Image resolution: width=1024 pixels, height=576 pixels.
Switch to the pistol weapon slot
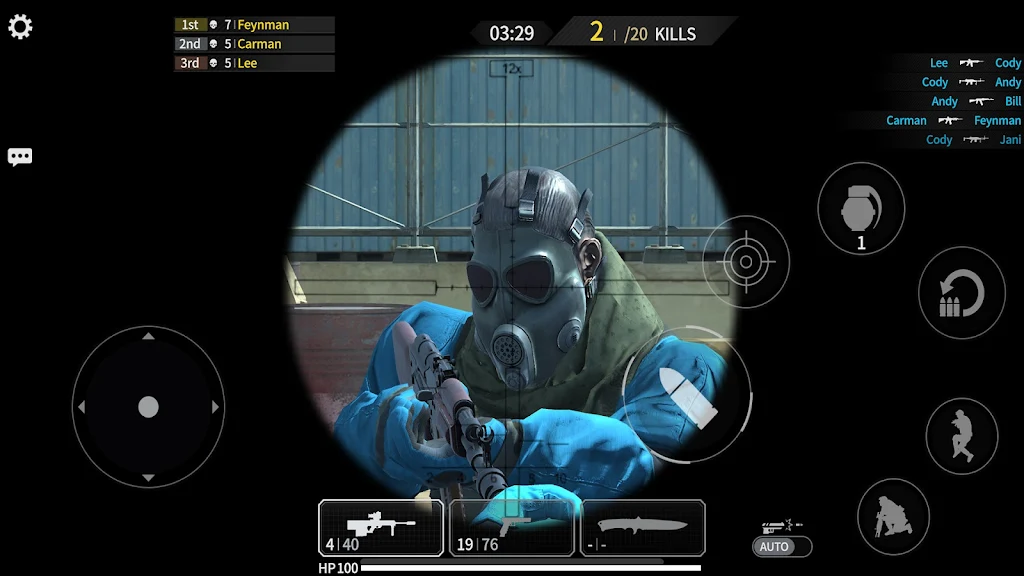coord(512,528)
